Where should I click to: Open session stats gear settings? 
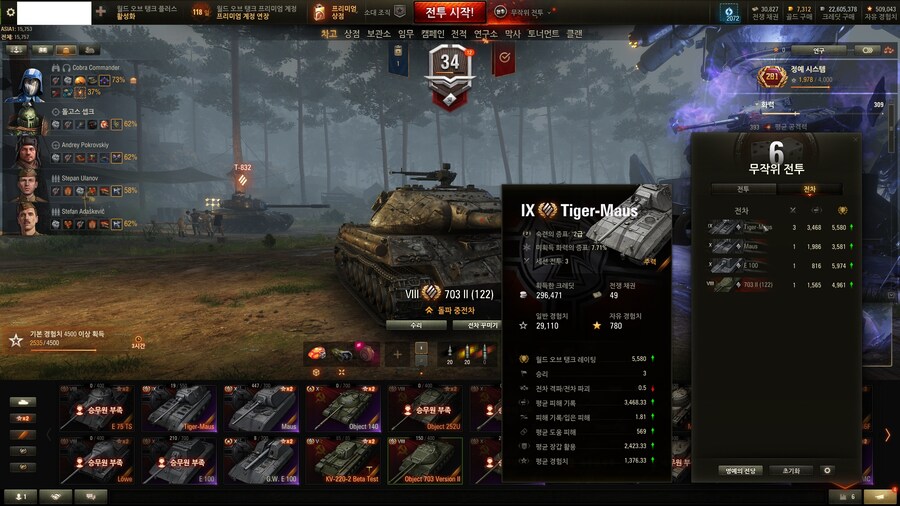826,470
